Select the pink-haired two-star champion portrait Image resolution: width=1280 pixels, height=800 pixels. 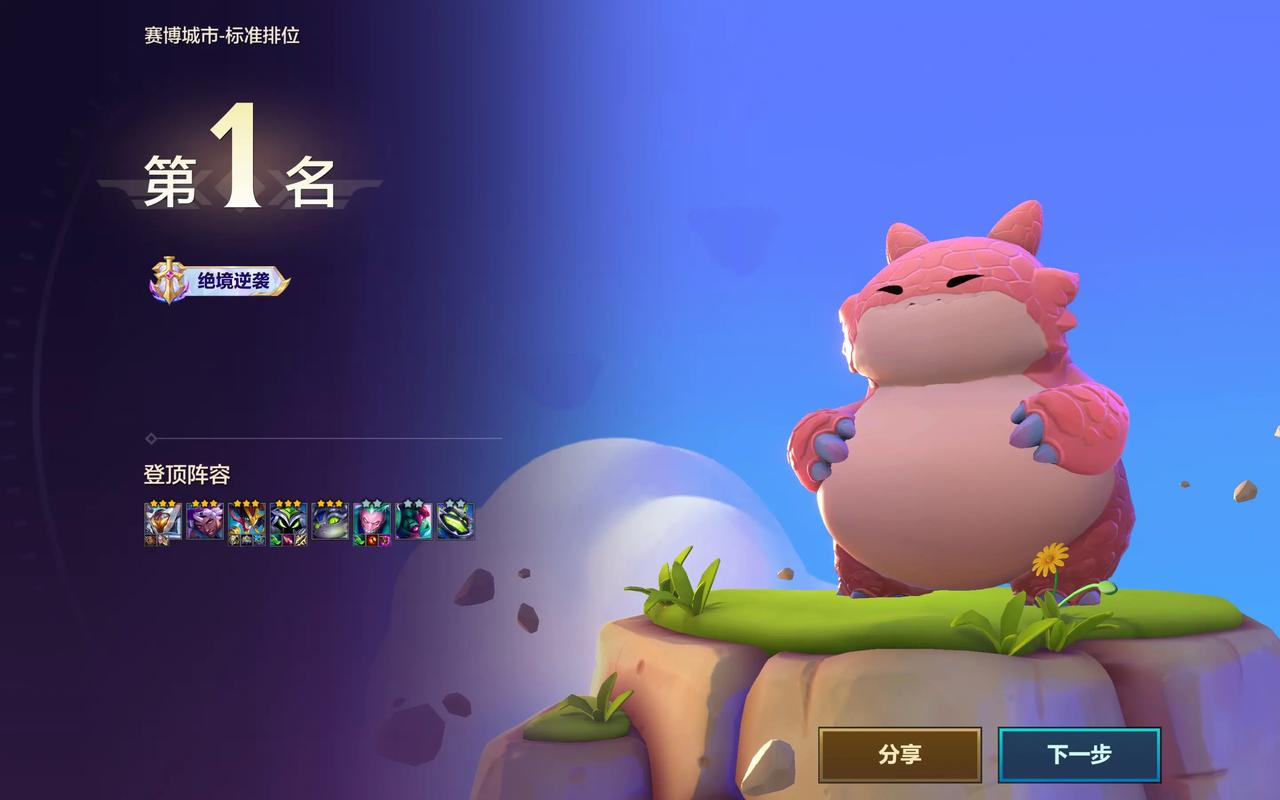(371, 521)
